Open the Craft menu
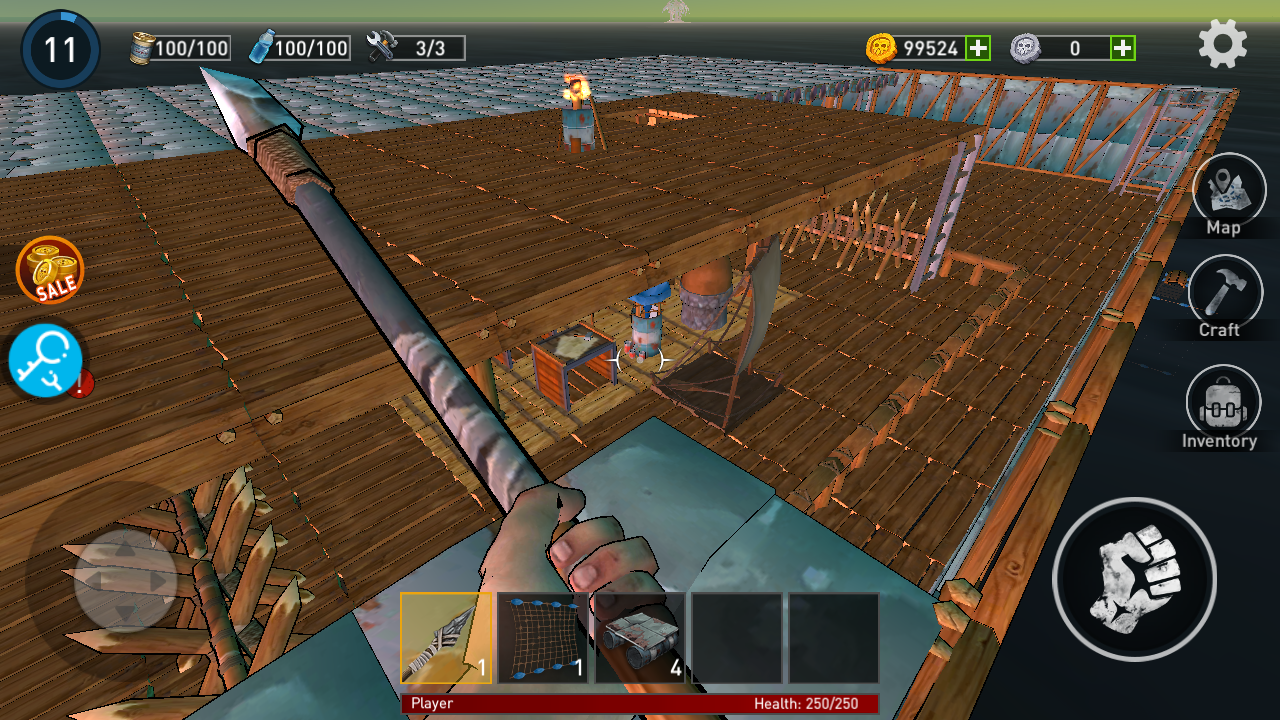The height and width of the screenshot is (720, 1280). click(x=1226, y=293)
